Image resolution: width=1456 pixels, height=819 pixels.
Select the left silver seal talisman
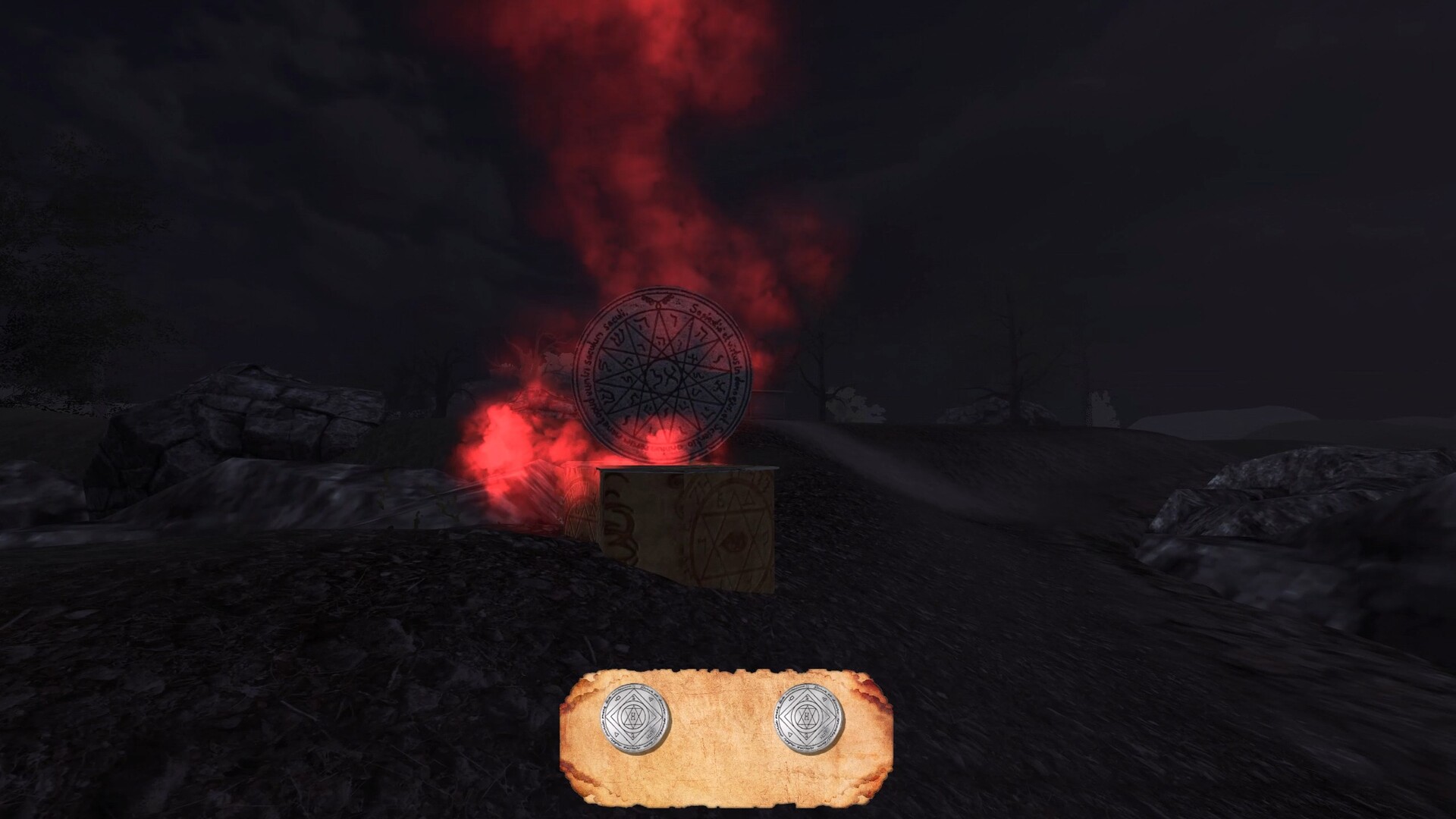pyautogui.click(x=634, y=717)
